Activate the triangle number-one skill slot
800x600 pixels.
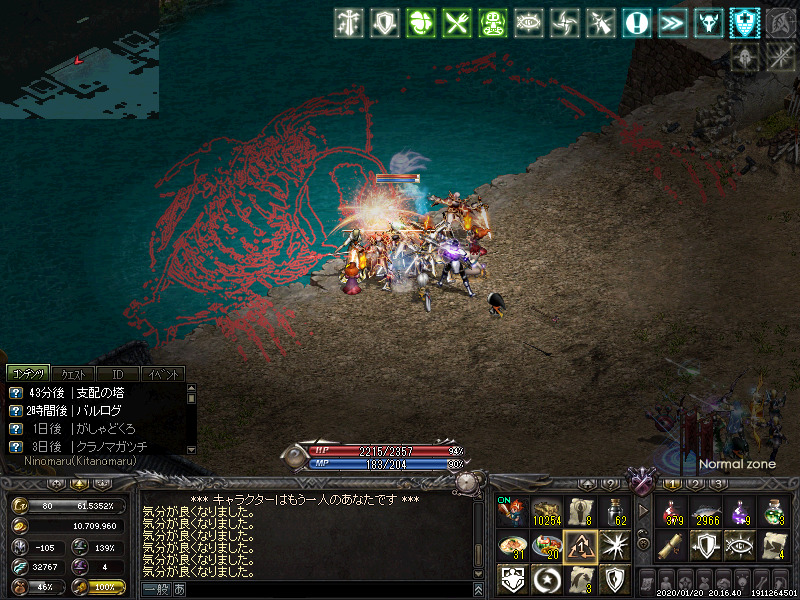point(580,546)
